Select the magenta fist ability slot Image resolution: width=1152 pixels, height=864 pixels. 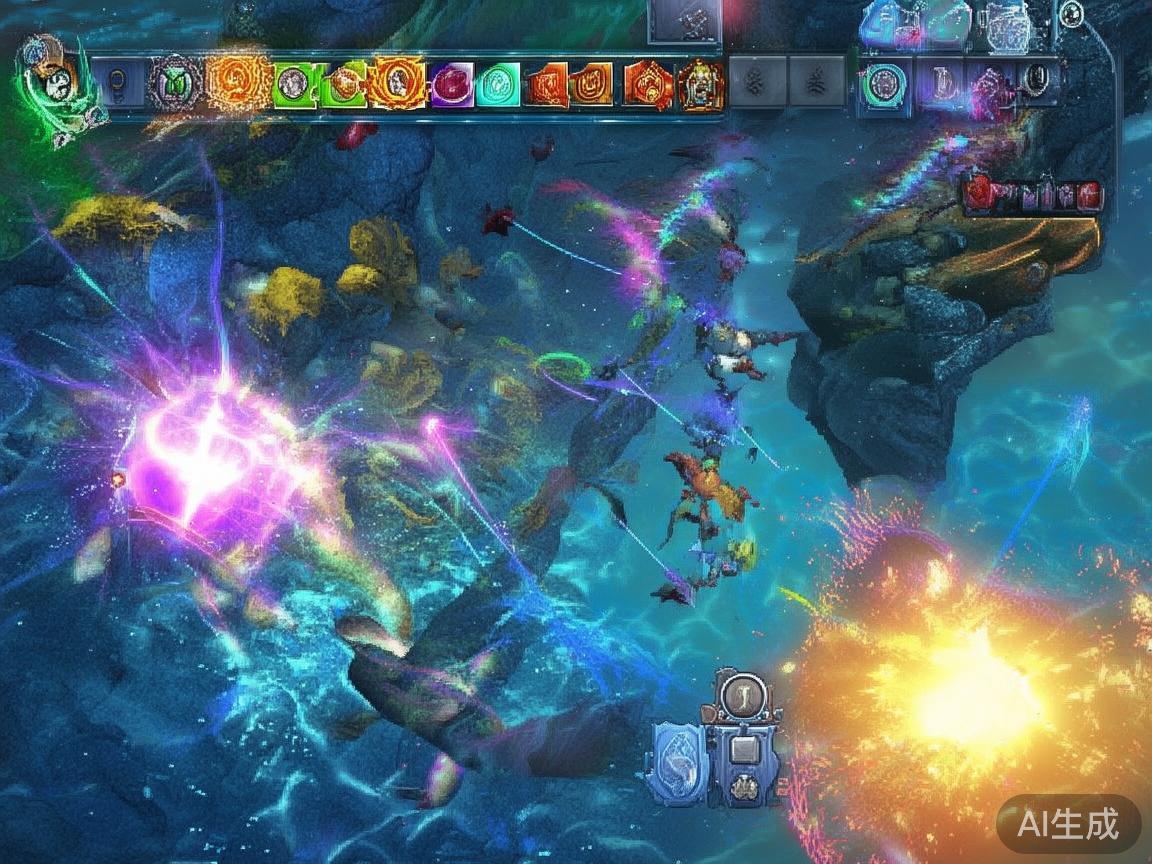point(990,82)
